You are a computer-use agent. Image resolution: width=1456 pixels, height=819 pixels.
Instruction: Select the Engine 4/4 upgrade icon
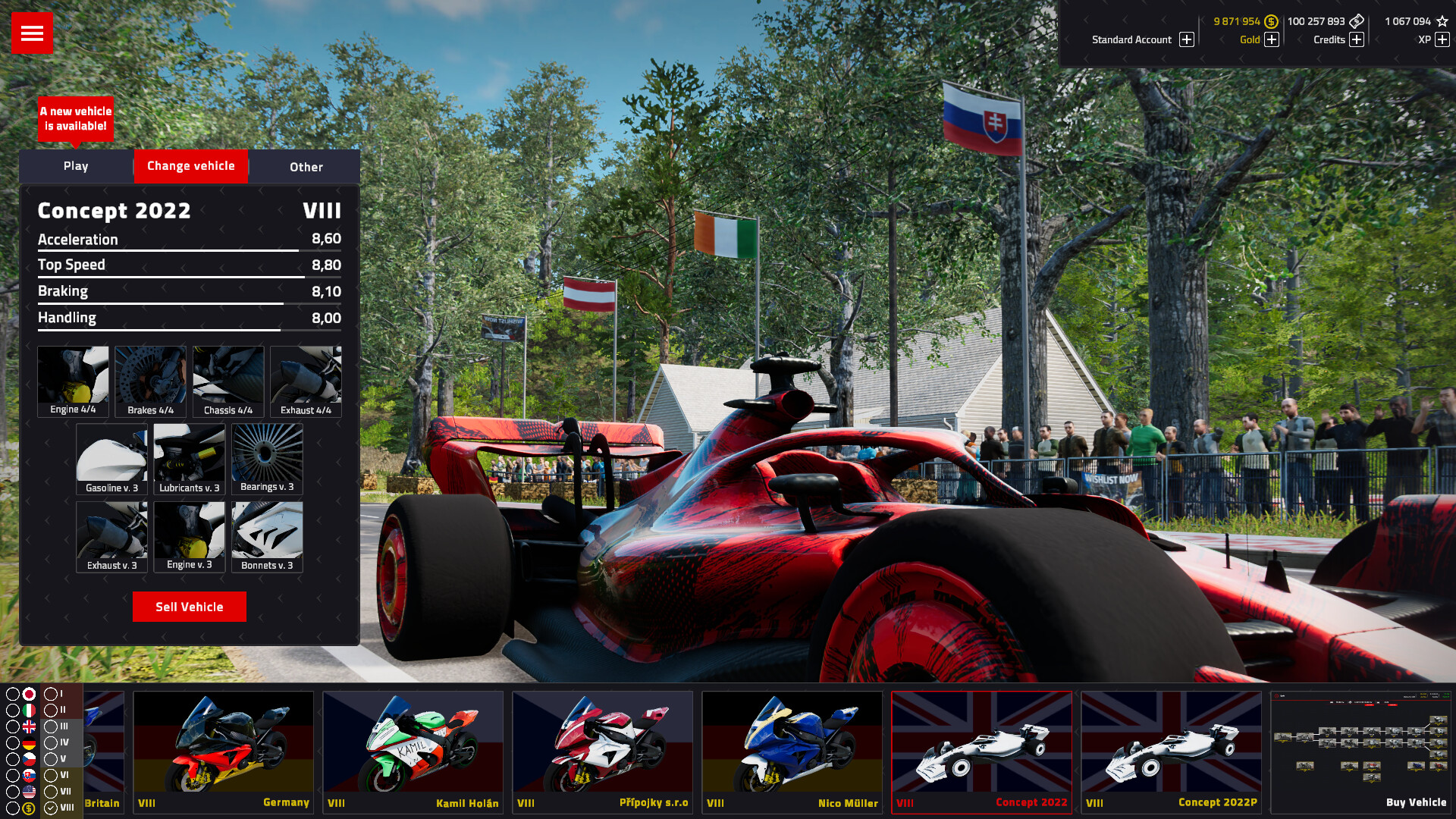click(73, 379)
